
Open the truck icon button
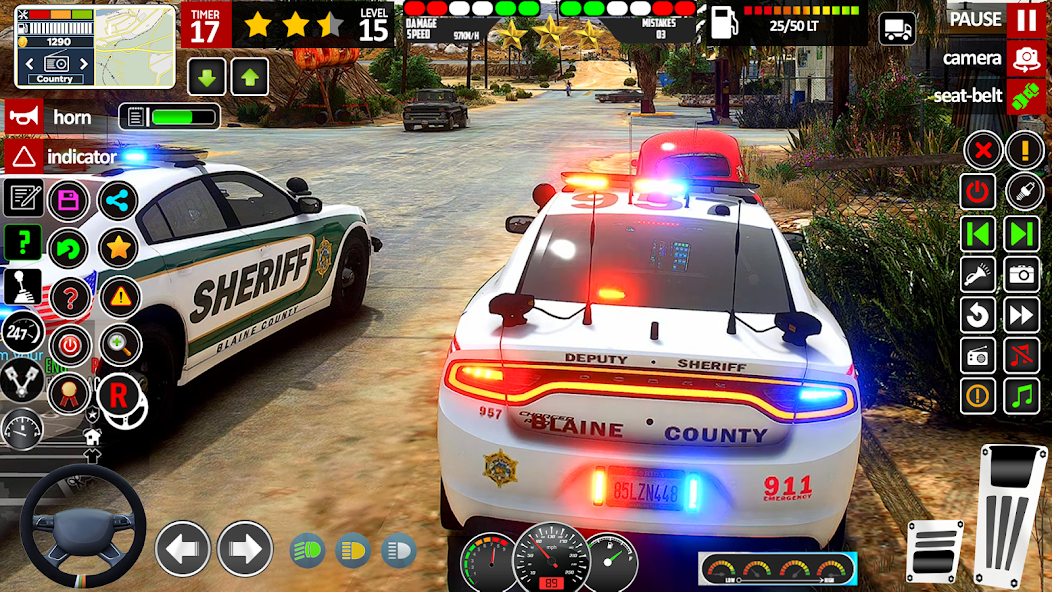click(897, 28)
